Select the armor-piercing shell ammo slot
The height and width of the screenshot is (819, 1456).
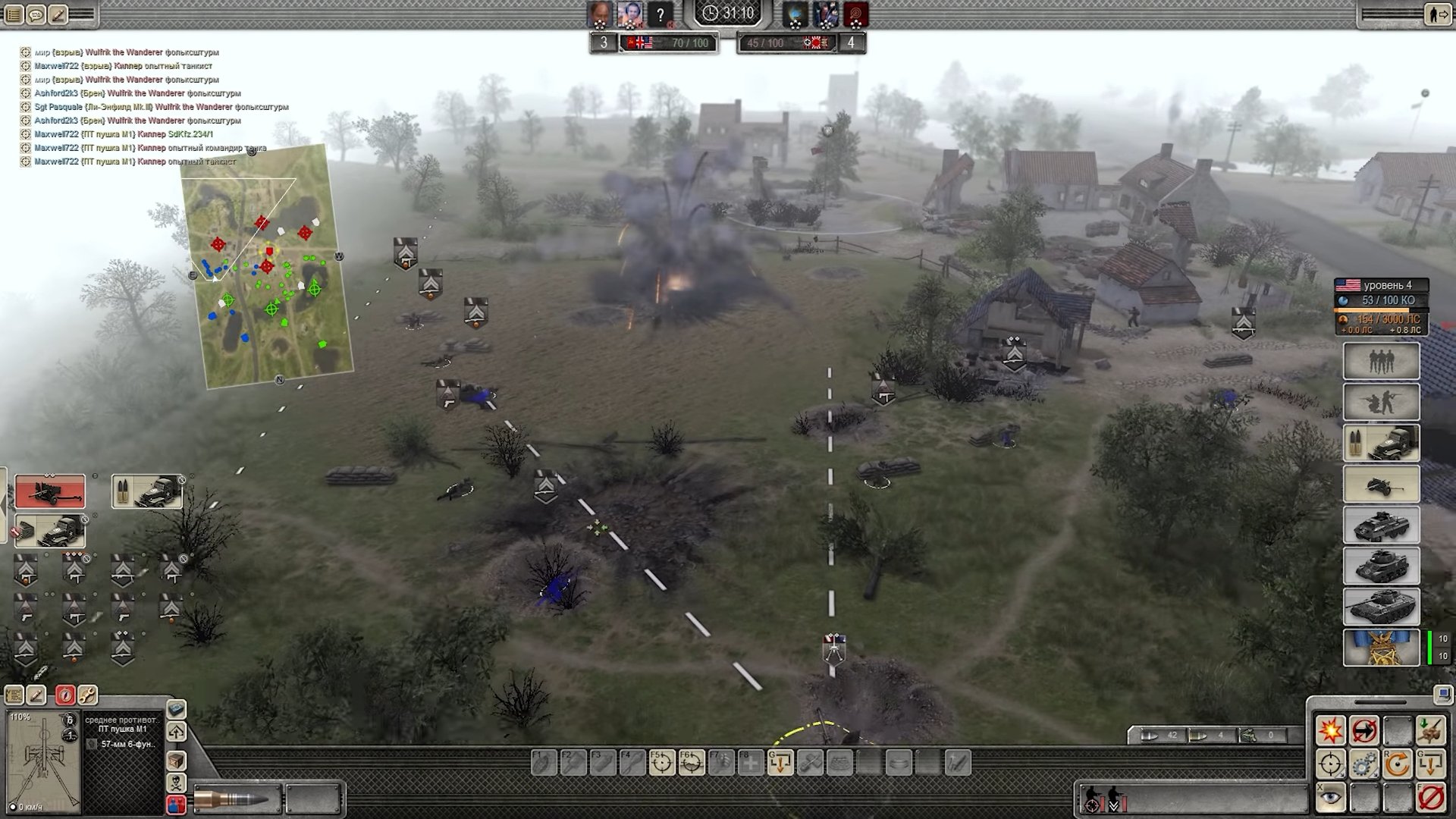237,799
